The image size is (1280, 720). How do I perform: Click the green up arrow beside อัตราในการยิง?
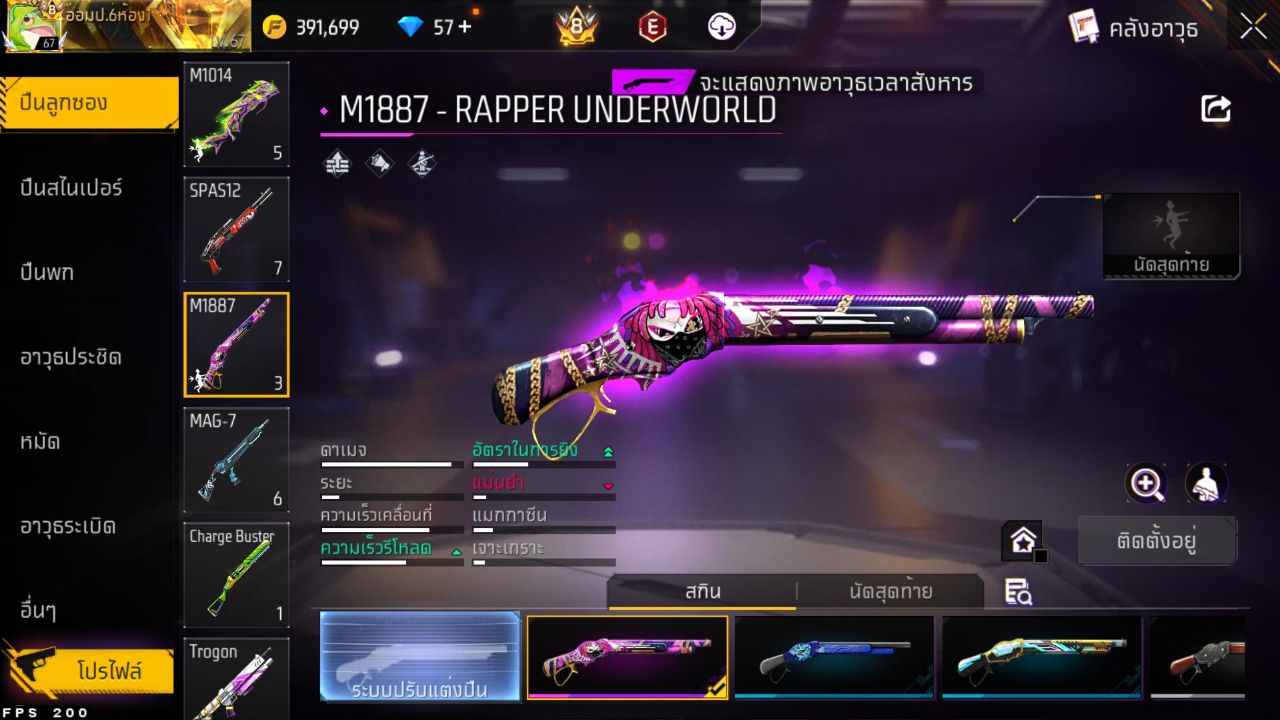pos(608,453)
